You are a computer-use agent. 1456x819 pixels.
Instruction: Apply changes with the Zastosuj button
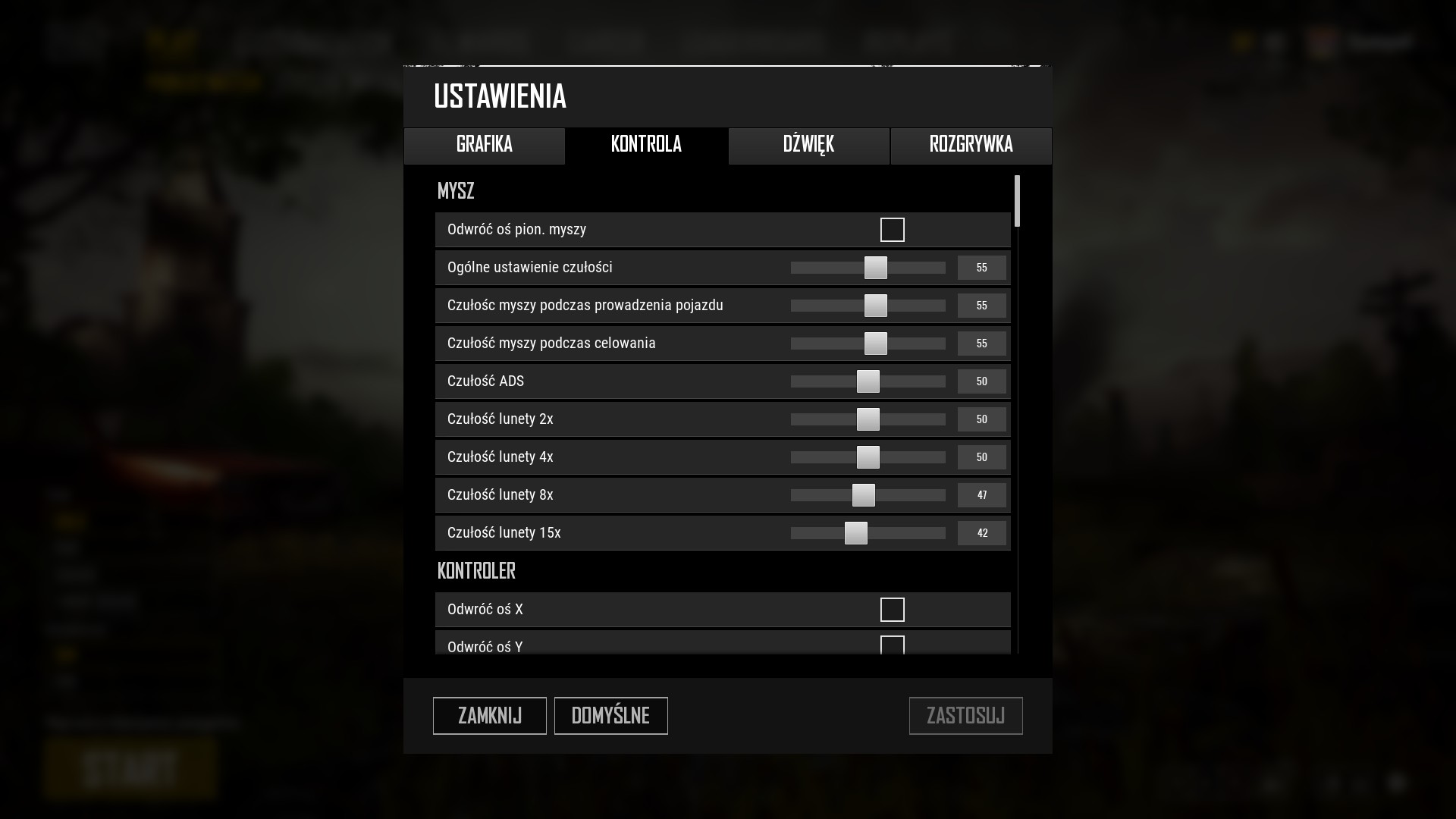[965, 716]
